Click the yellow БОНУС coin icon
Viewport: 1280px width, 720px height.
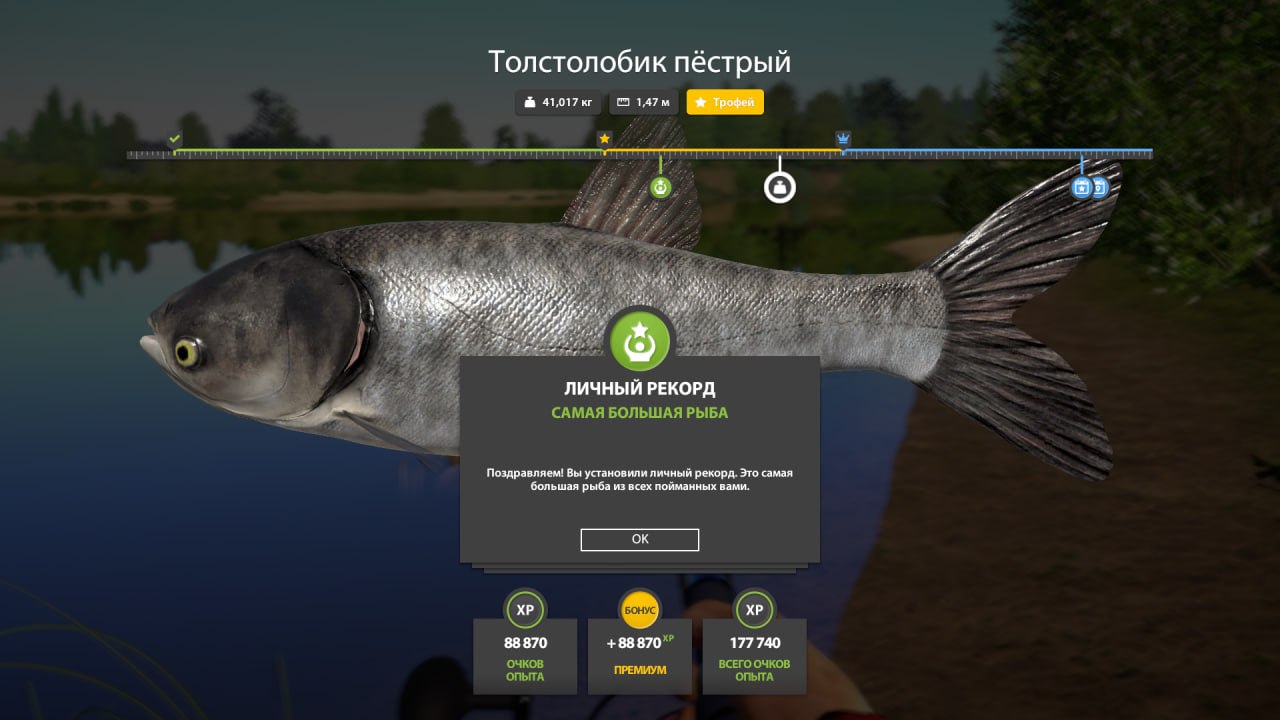[x=639, y=610]
